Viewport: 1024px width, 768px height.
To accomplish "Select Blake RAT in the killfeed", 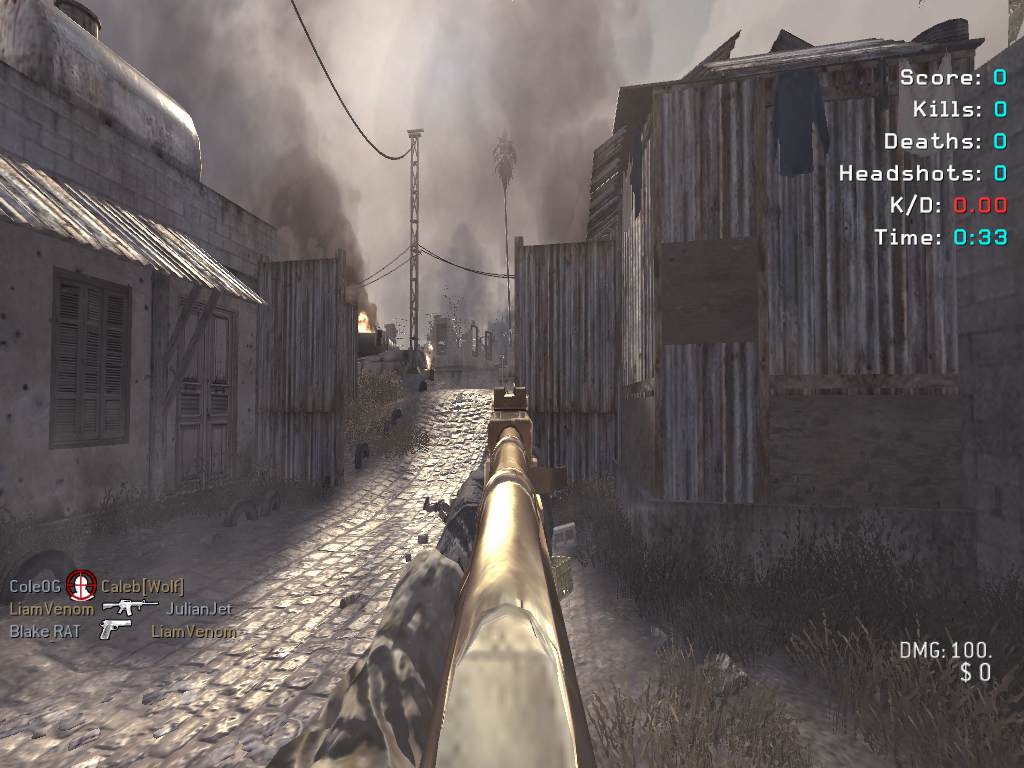I will coord(46,631).
